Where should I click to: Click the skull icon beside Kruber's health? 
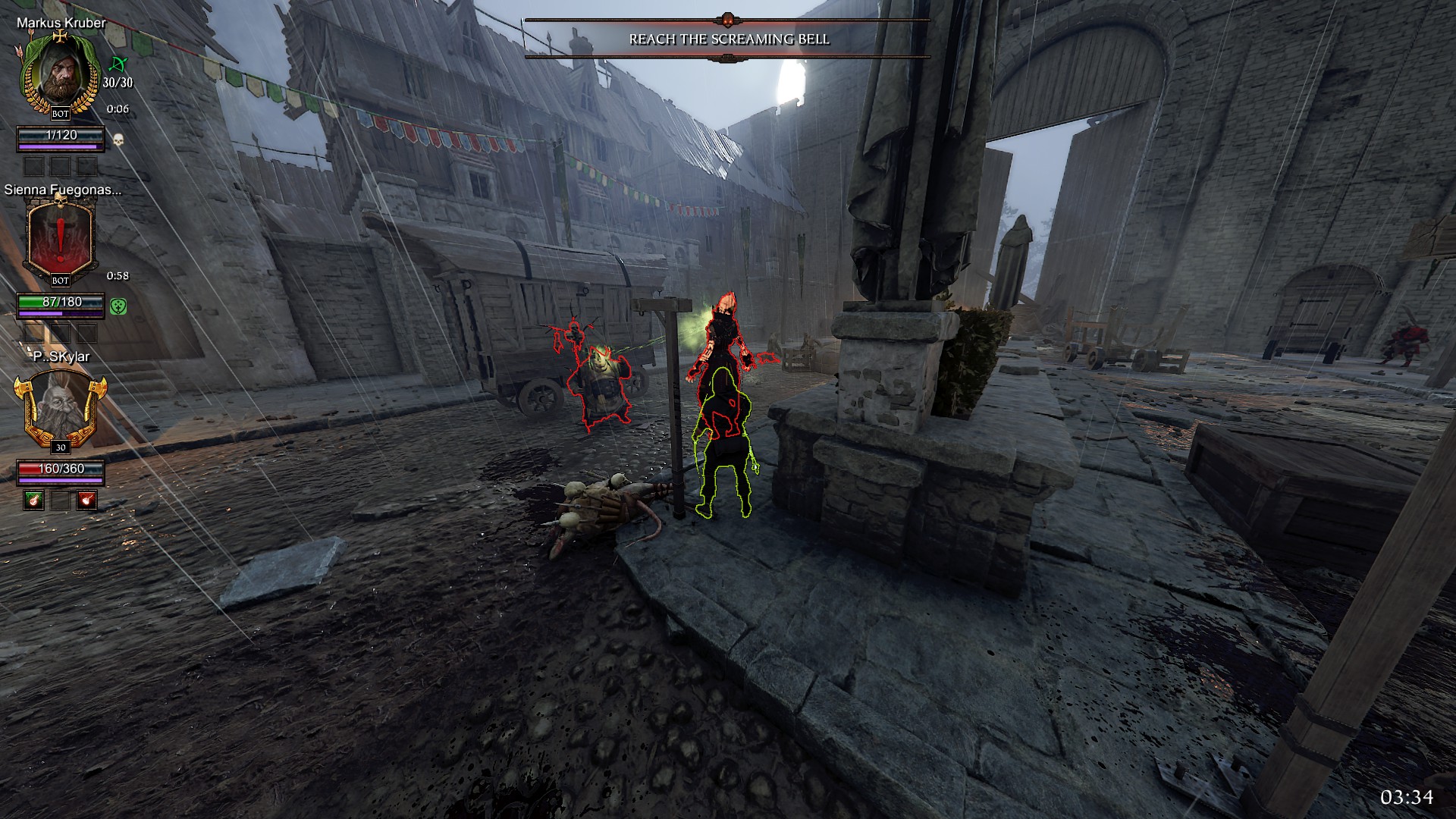click(x=118, y=140)
